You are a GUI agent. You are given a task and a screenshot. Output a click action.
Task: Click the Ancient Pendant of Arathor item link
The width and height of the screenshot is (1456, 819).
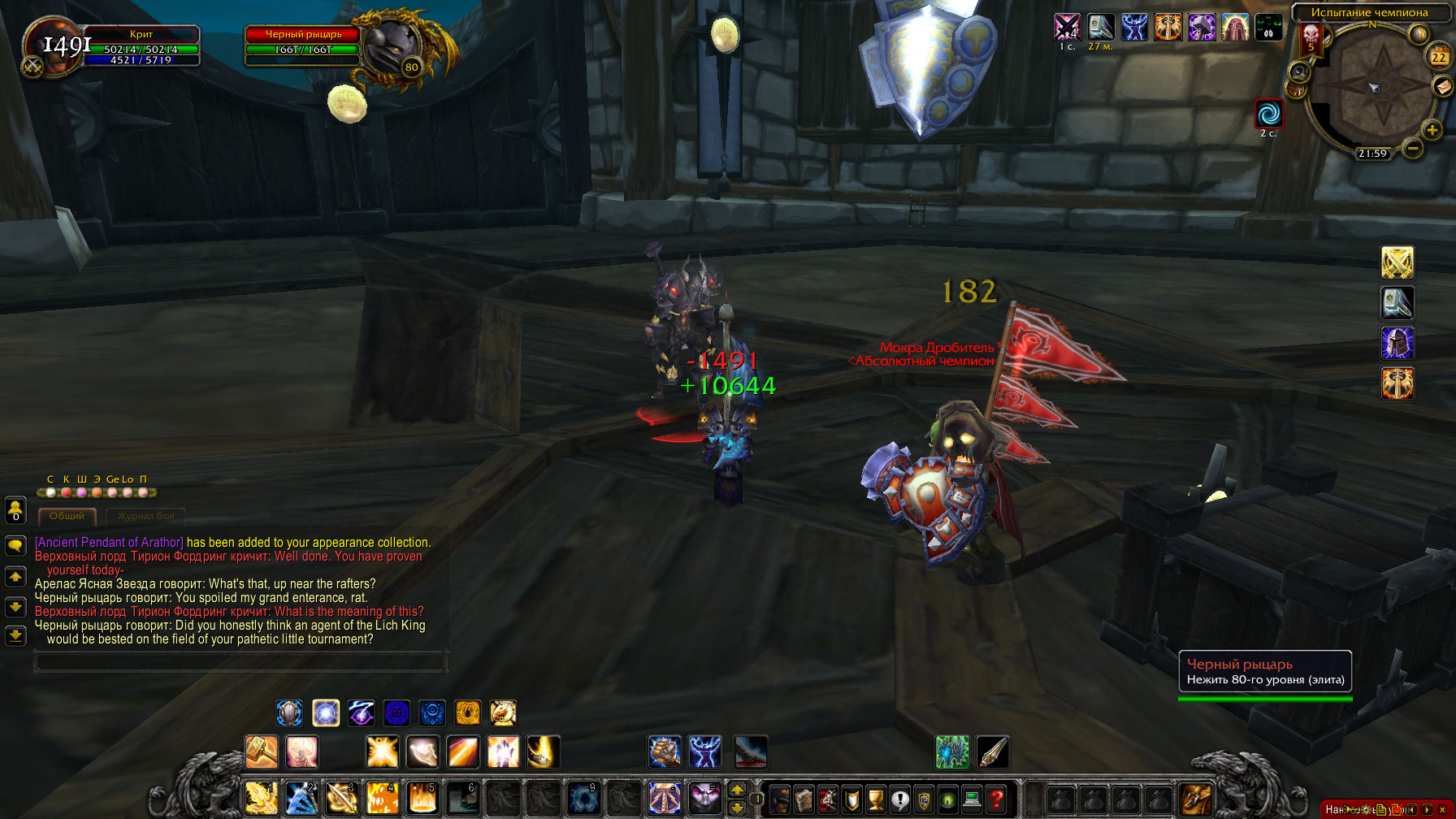pyautogui.click(x=108, y=542)
